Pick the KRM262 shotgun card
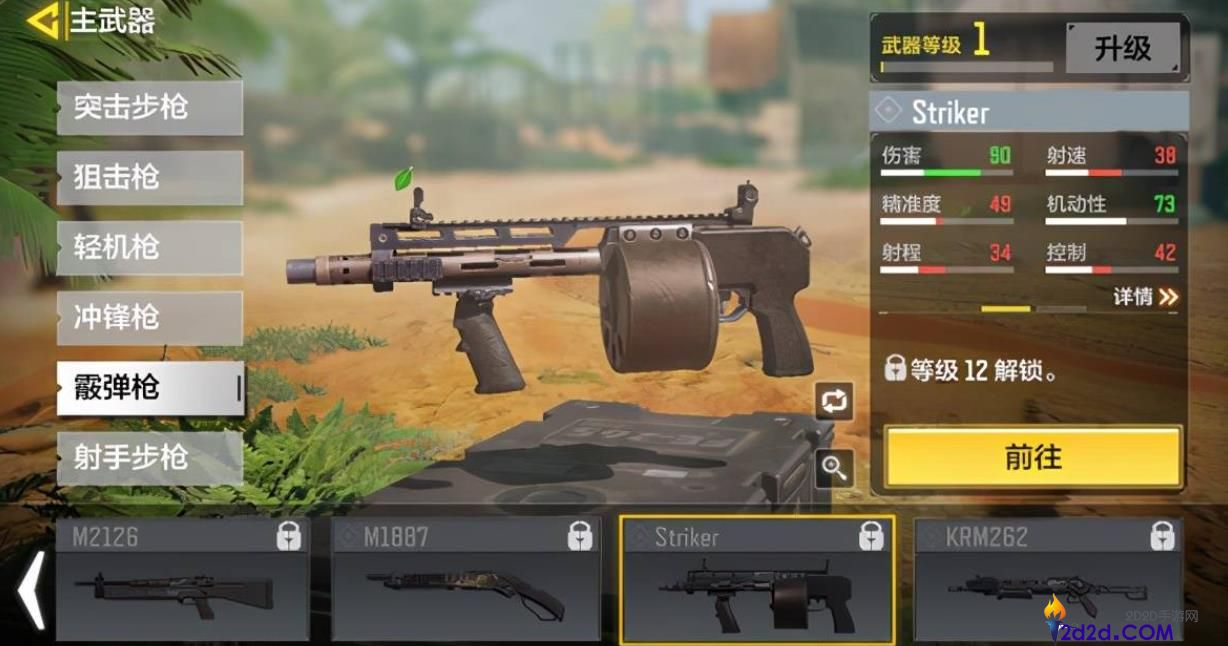This screenshot has width=1228, height=646. (1047, 580)
